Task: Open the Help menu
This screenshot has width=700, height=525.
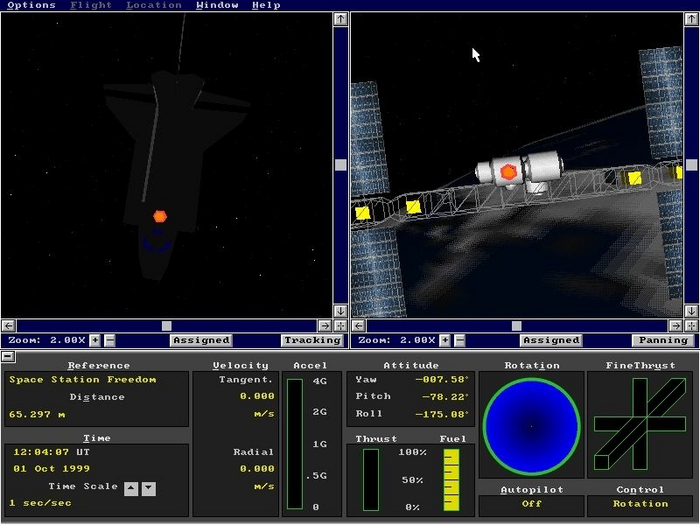Action: [x=266, y=5]
